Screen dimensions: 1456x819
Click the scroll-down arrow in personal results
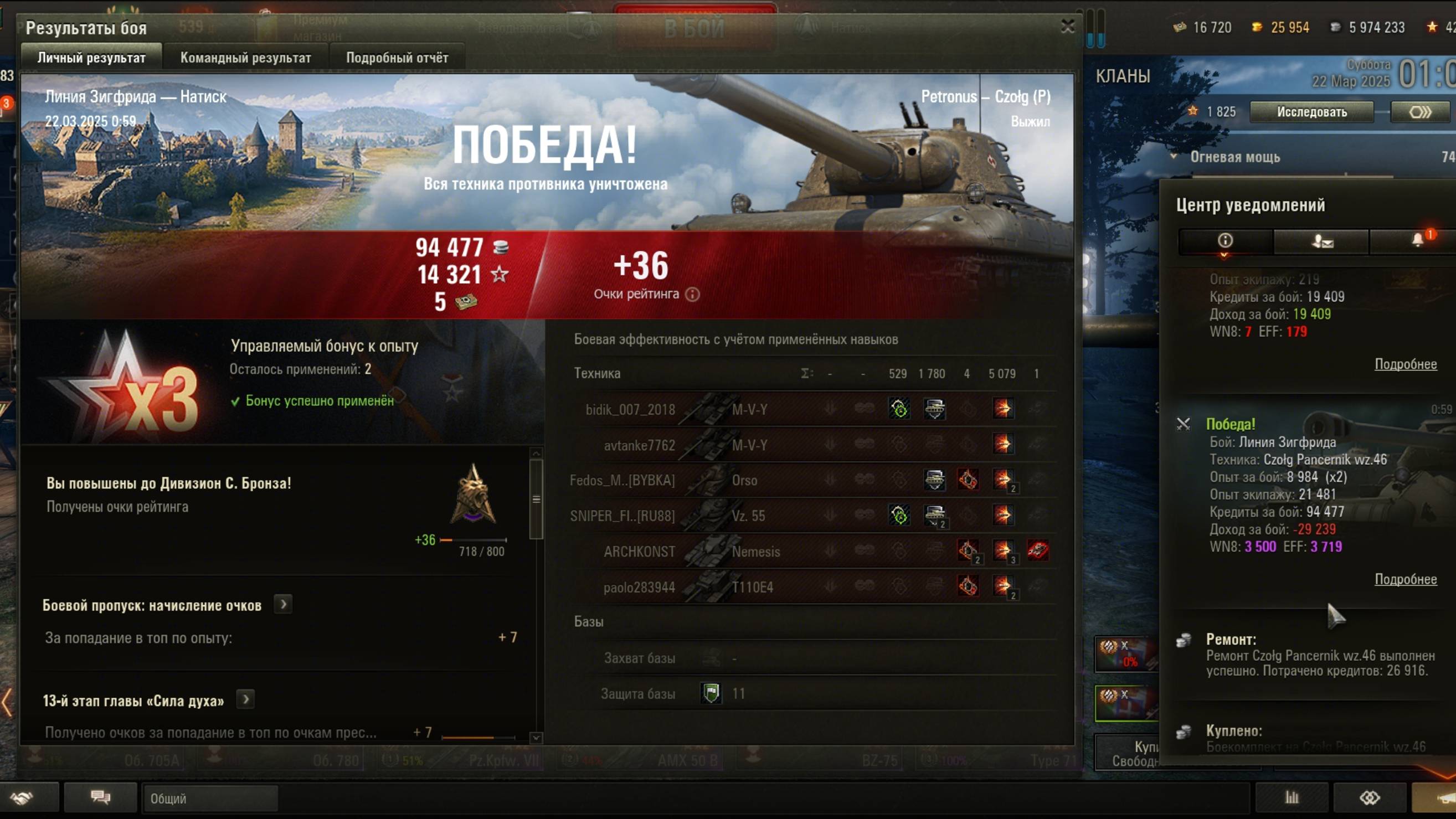[536, 738]
